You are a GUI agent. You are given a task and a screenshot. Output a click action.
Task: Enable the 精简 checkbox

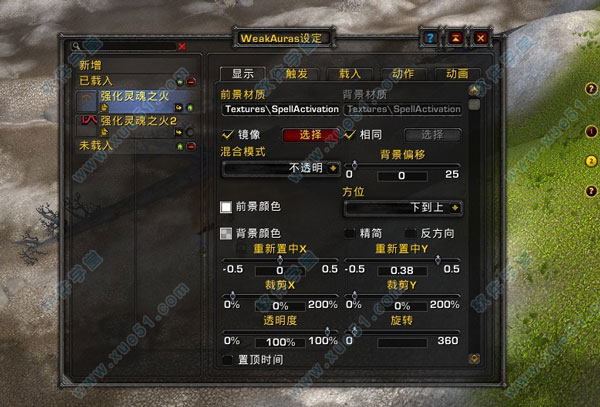350,233
